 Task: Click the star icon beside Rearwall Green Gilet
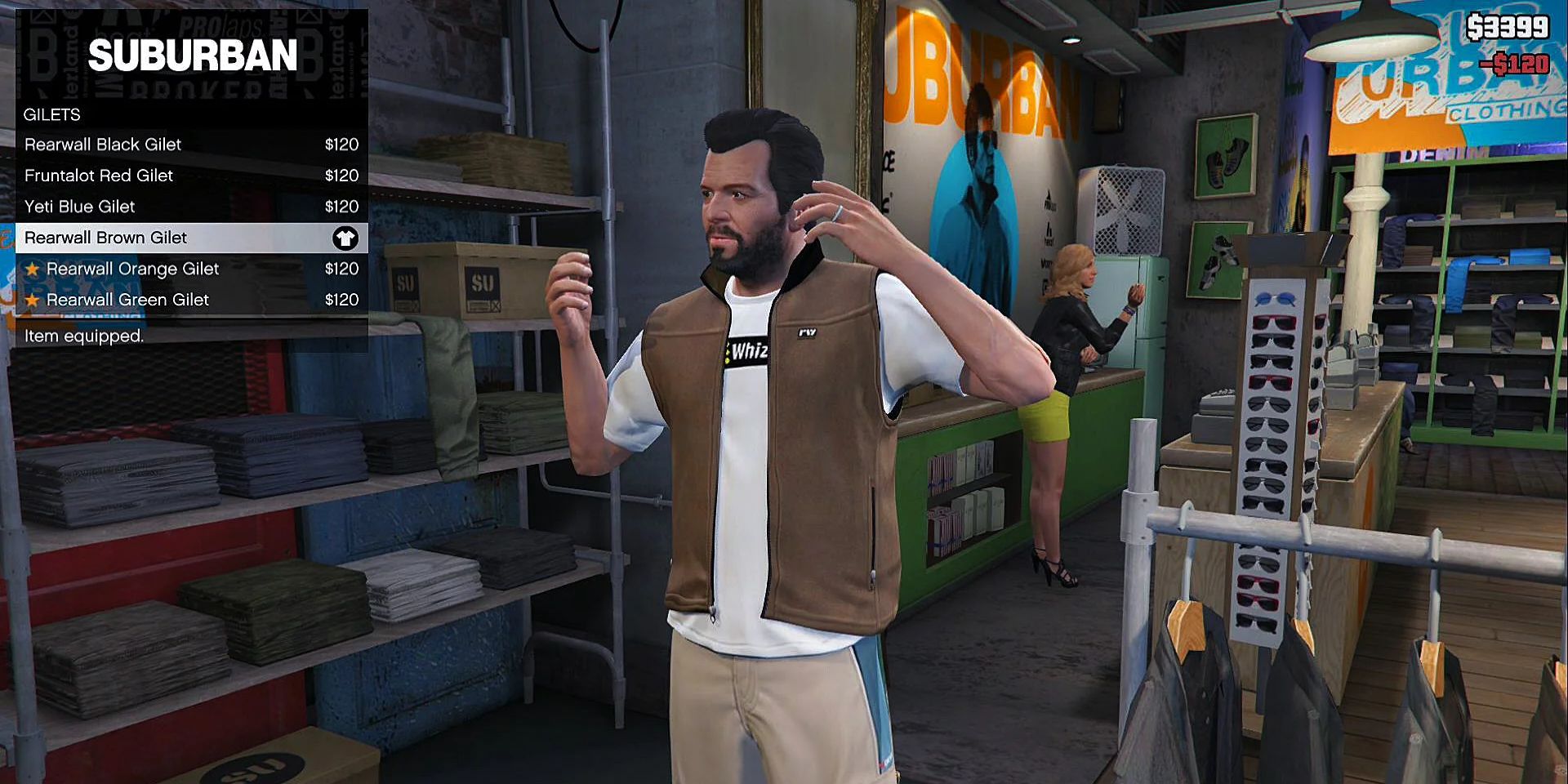coord(32,300)
